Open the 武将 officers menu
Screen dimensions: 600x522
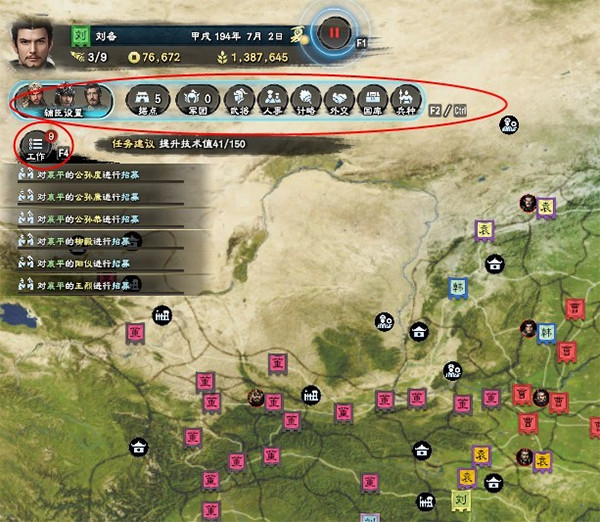238,100
